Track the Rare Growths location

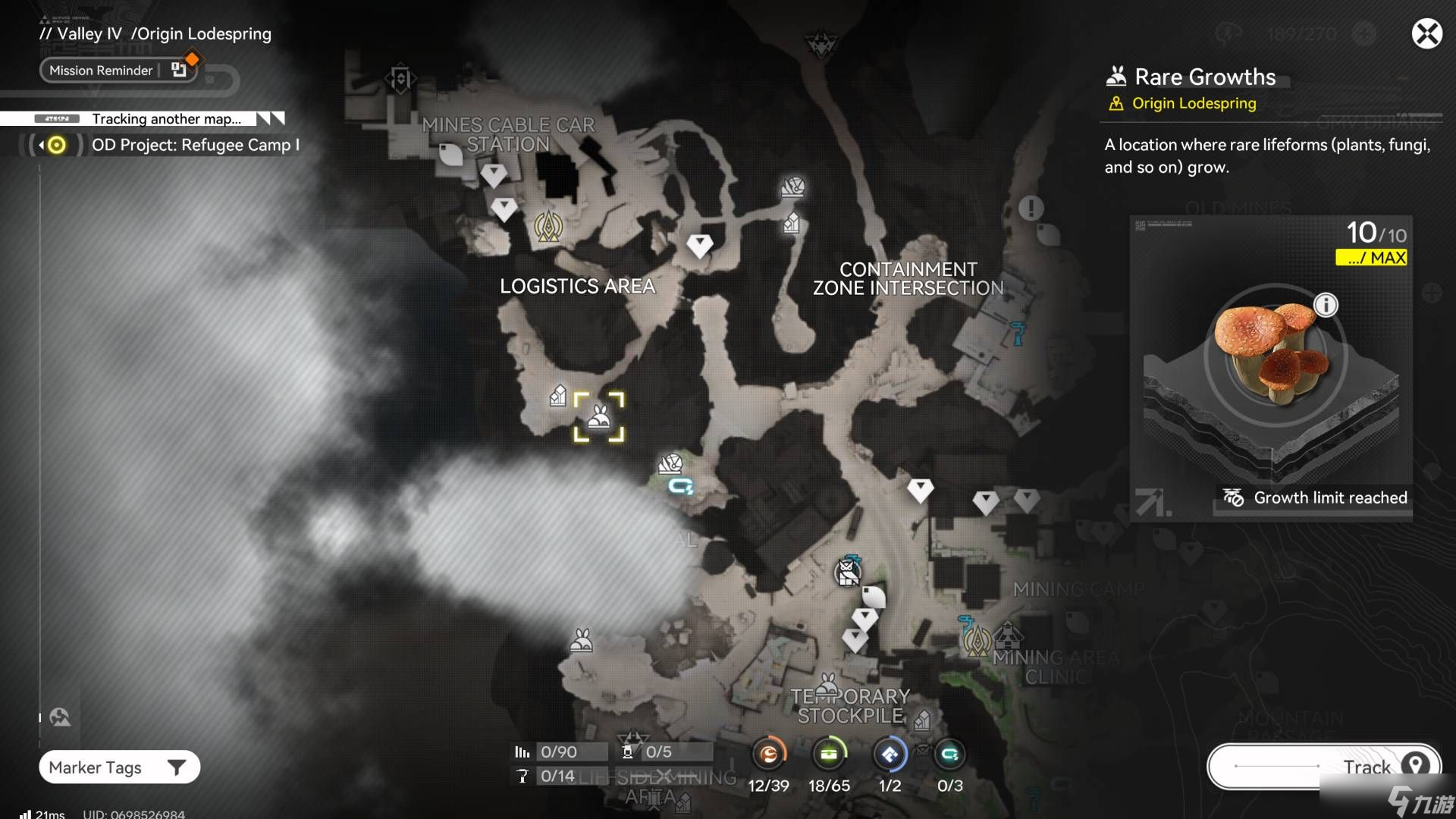point(1323,767)
